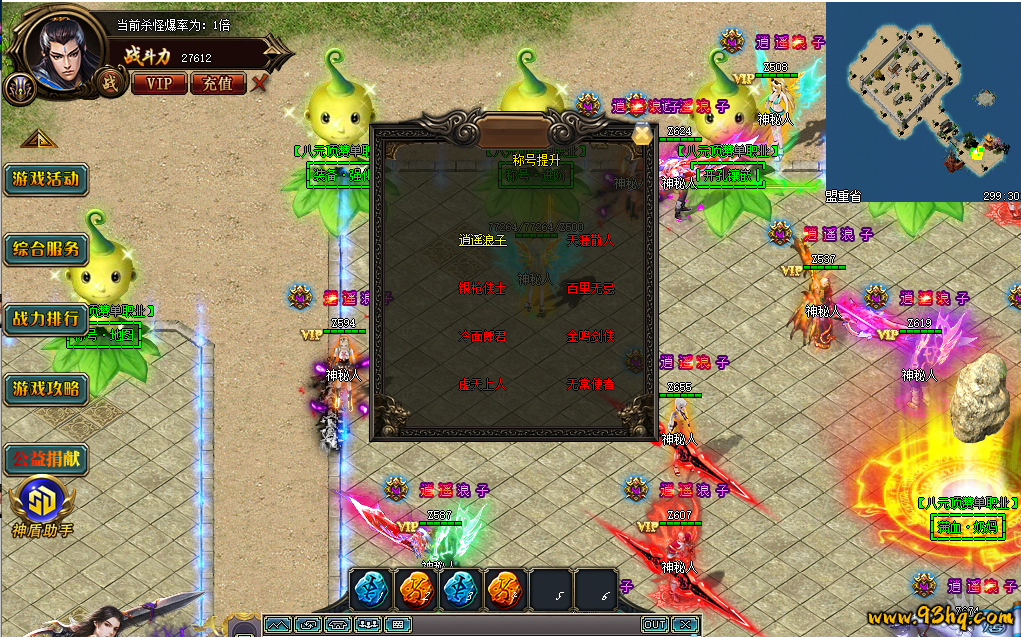
Task: Choose the 无常使者 title
Action: (590, 384)
